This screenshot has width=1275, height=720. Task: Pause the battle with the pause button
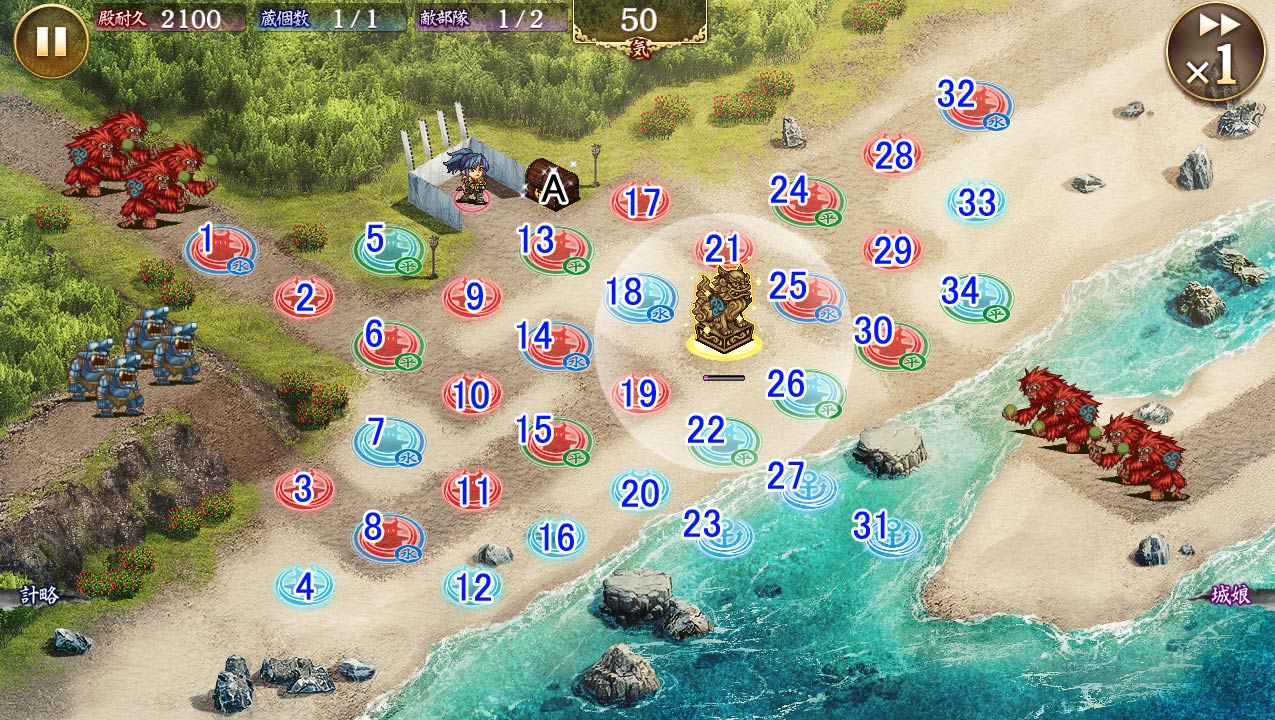pos(51,41)
